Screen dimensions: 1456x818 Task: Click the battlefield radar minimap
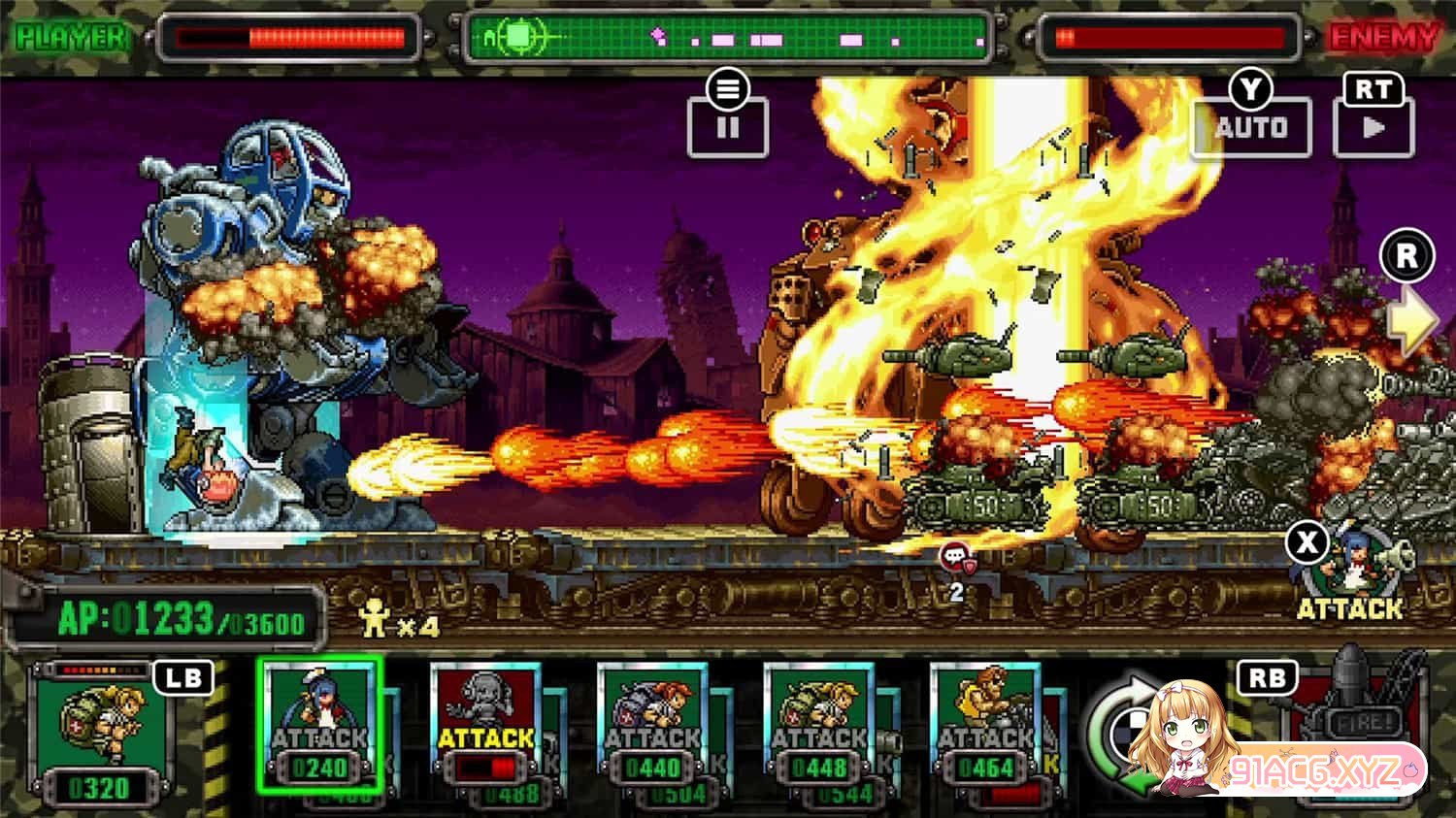tap(728, 39)
